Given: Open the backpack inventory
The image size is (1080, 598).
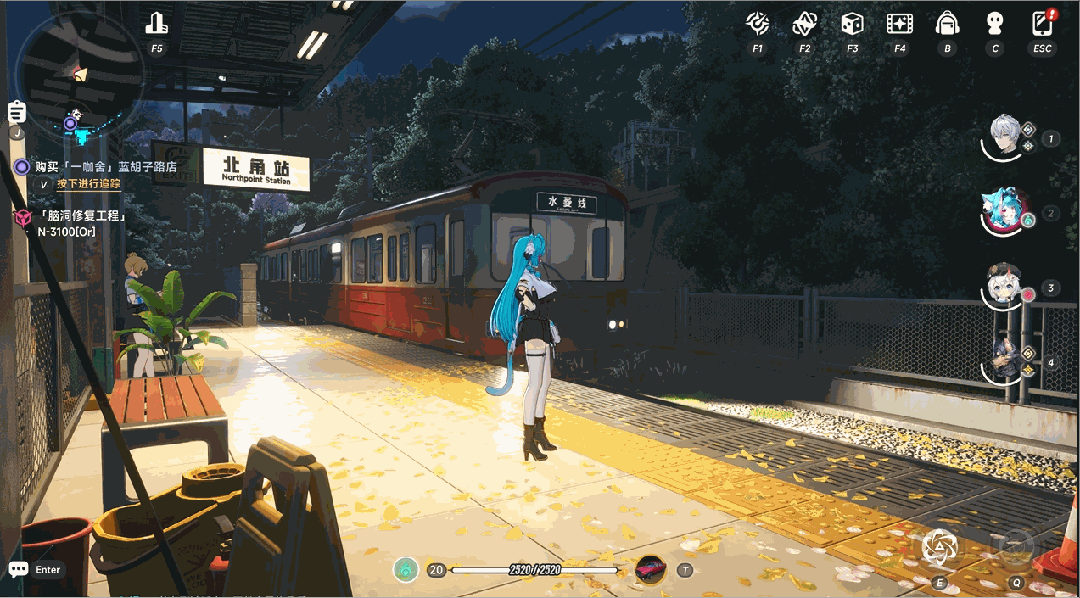Looking at the screenshot, I should pyautogui.click(x=947, y=23).
